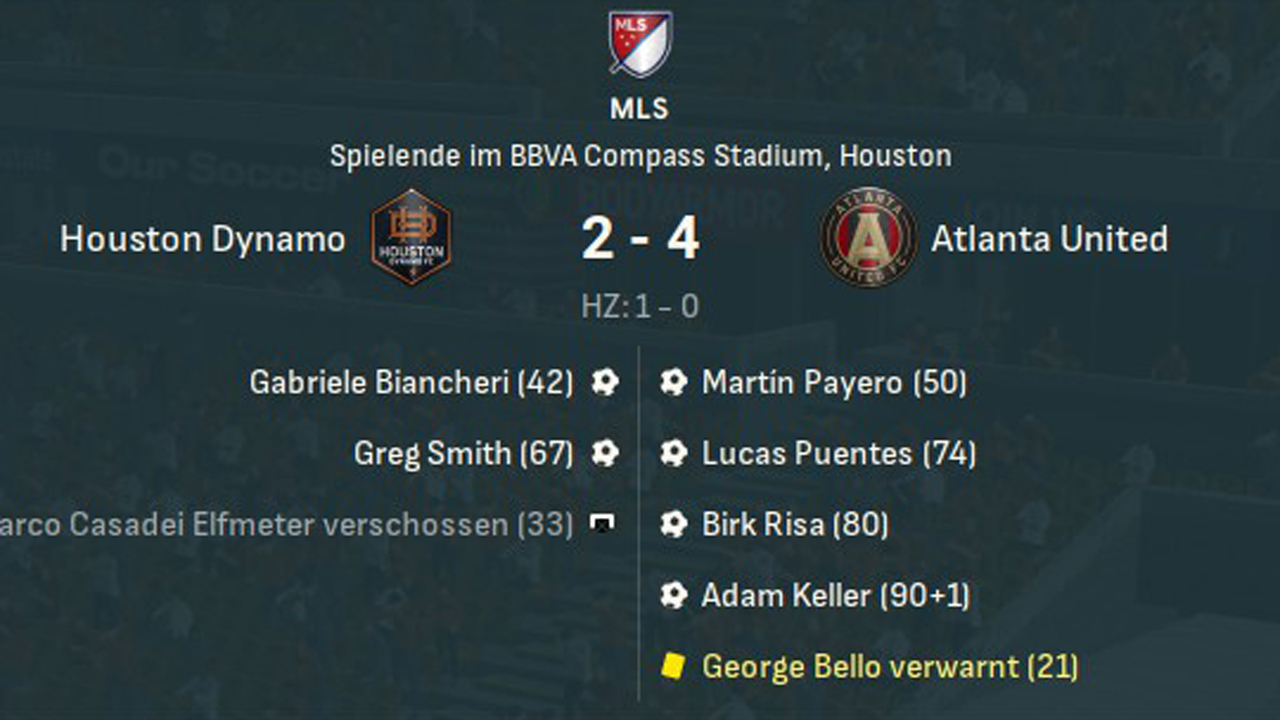Click the Atlanta United club badge
The width and height of the screenshot is (1280, 720).
pyautogui.click(x=869, y=237)
